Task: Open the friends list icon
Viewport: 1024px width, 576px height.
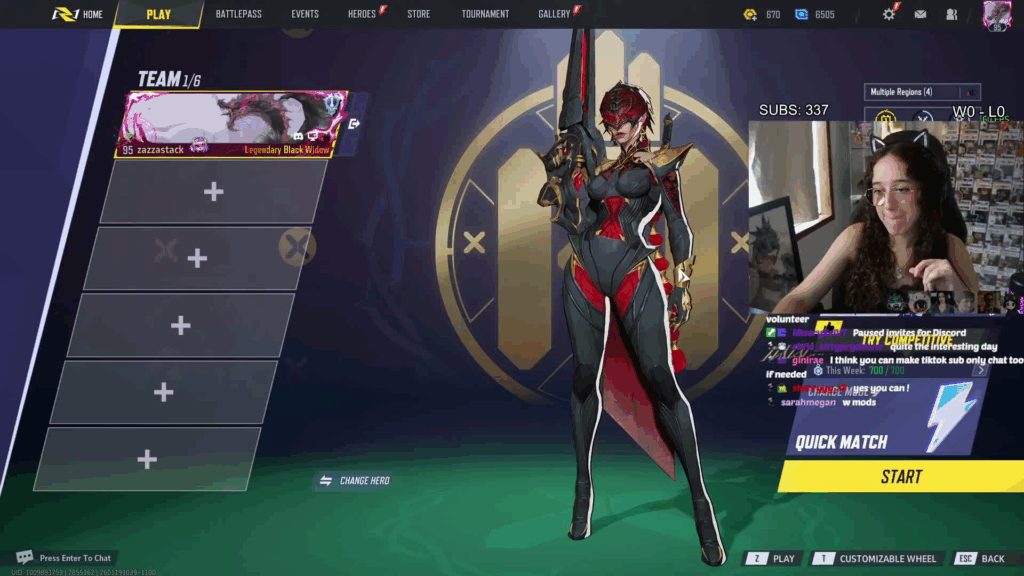Action: click(951, 14)
